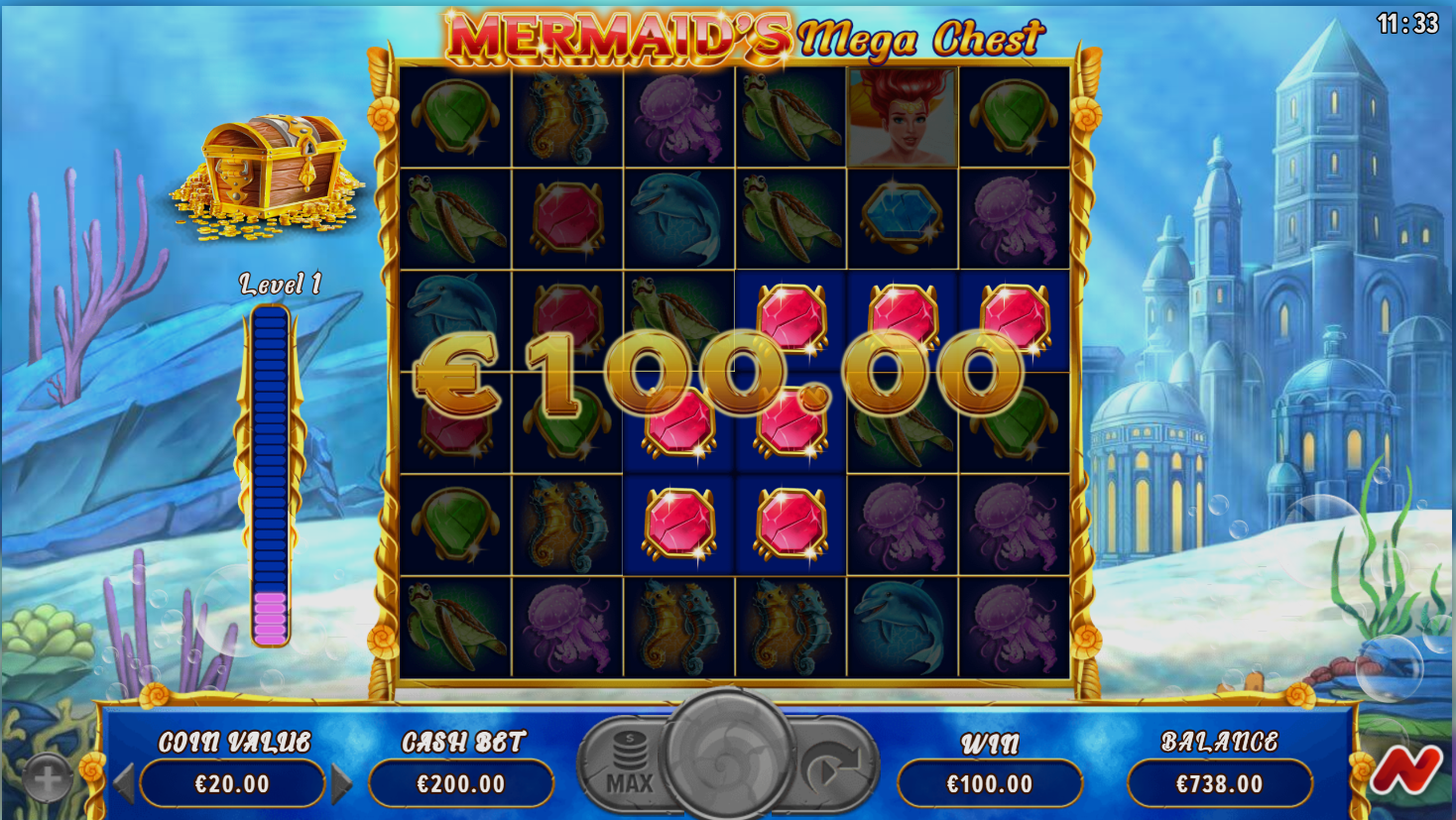Open the plus menu button
The width and height of the screenshot is (1456, 820).
coord(47,778)
